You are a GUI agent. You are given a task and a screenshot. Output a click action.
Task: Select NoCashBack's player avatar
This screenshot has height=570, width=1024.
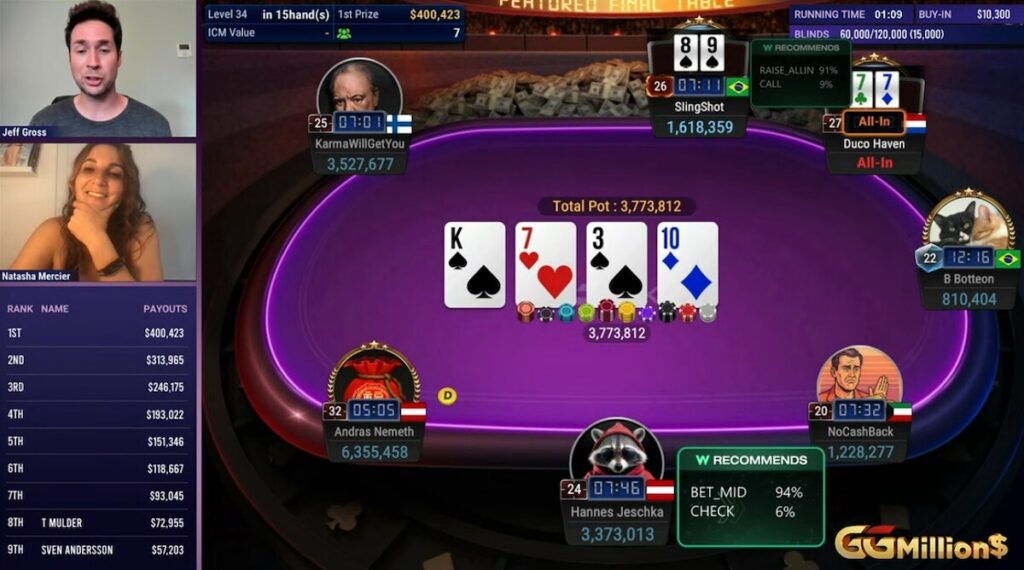pyautogui.click(x=859, y=378)
